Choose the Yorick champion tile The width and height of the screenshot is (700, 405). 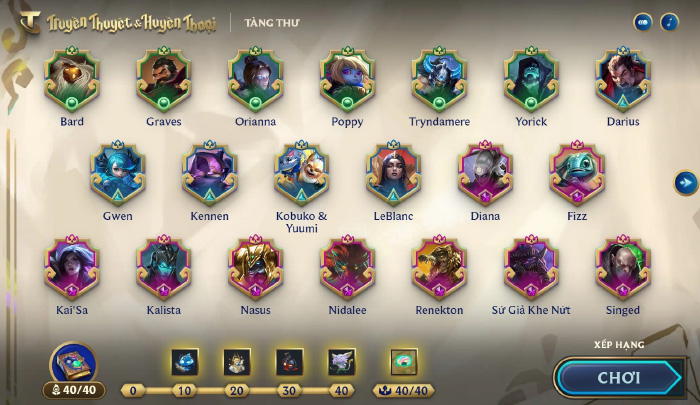pyautogui.click(x=532, y=79)
